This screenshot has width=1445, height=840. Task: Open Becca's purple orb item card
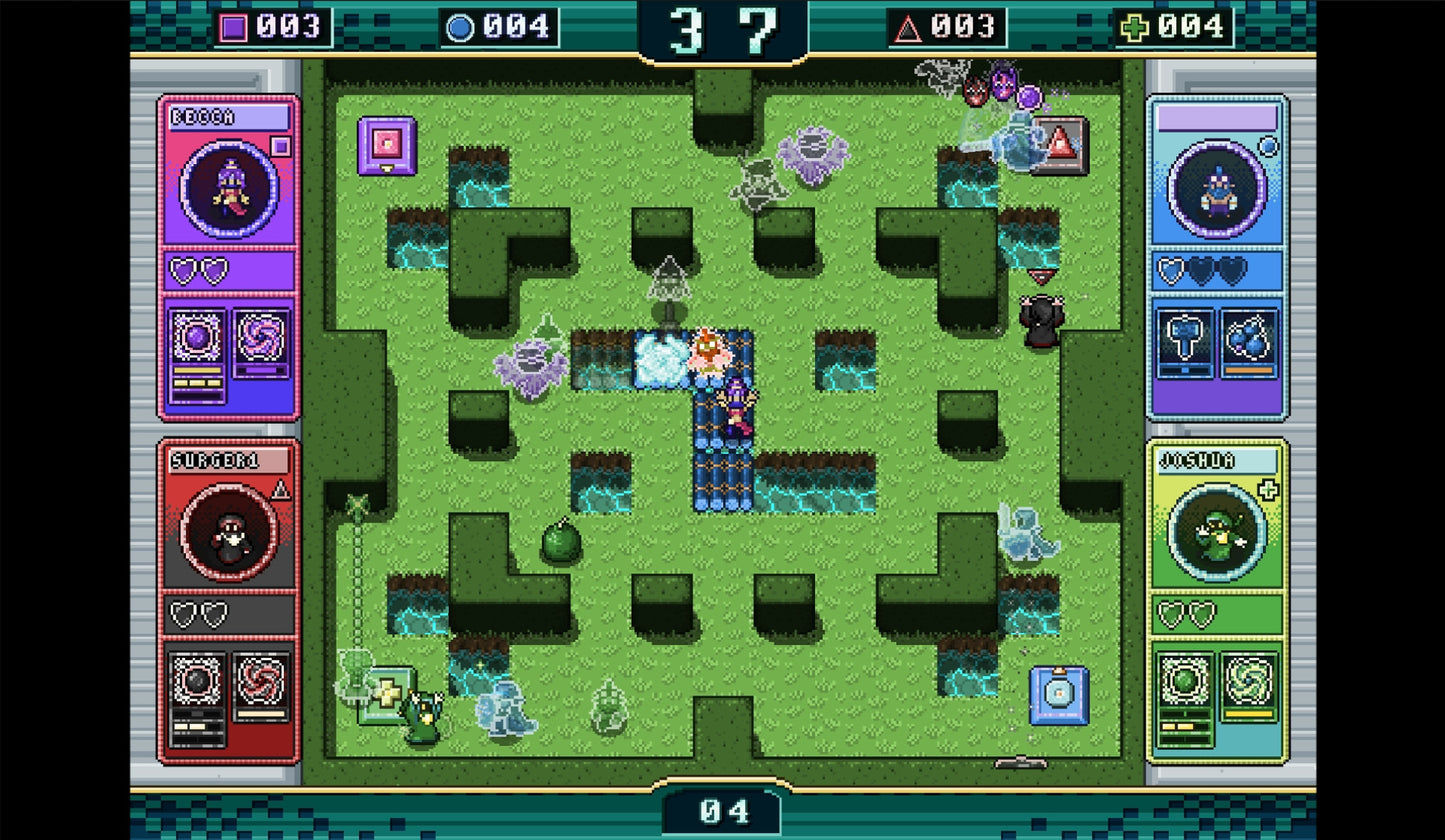[x=196, y=337]
